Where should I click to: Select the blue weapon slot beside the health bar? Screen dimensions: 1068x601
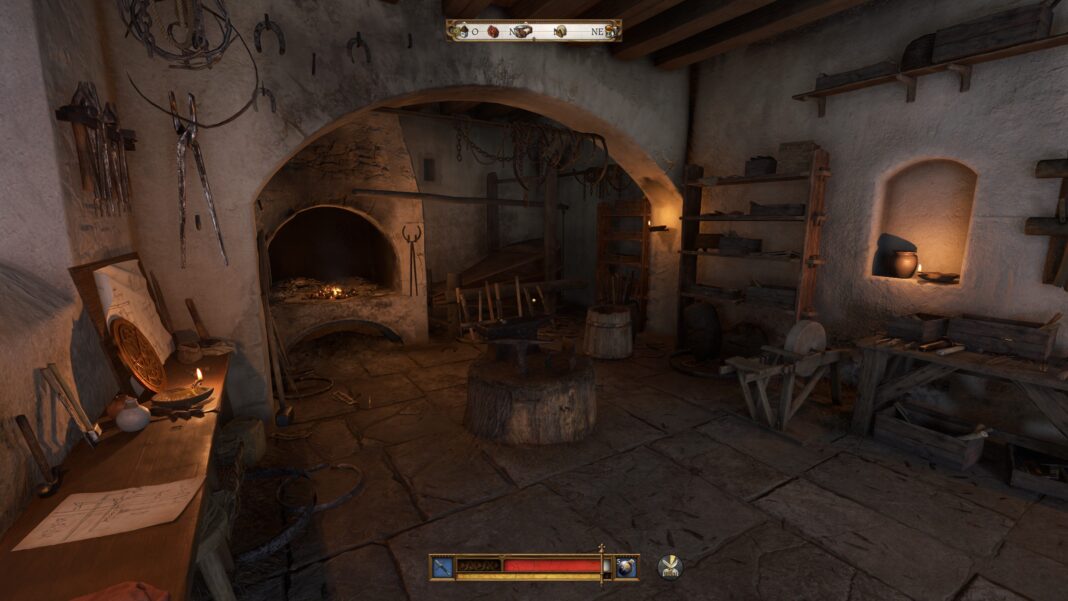point(443,567)
